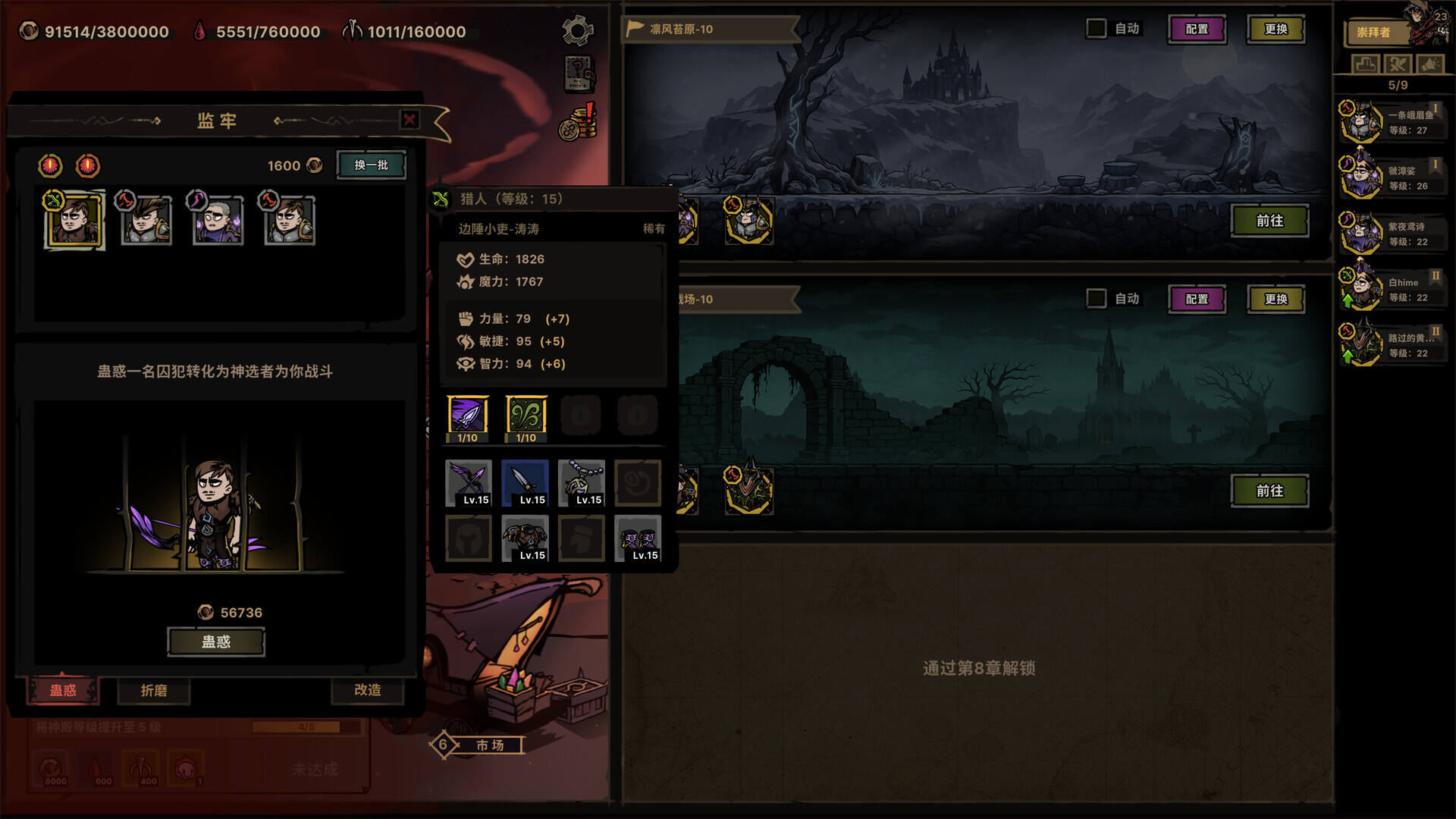
Task: Switch to the 折磨 tab
Action: [x=153, y=692]
